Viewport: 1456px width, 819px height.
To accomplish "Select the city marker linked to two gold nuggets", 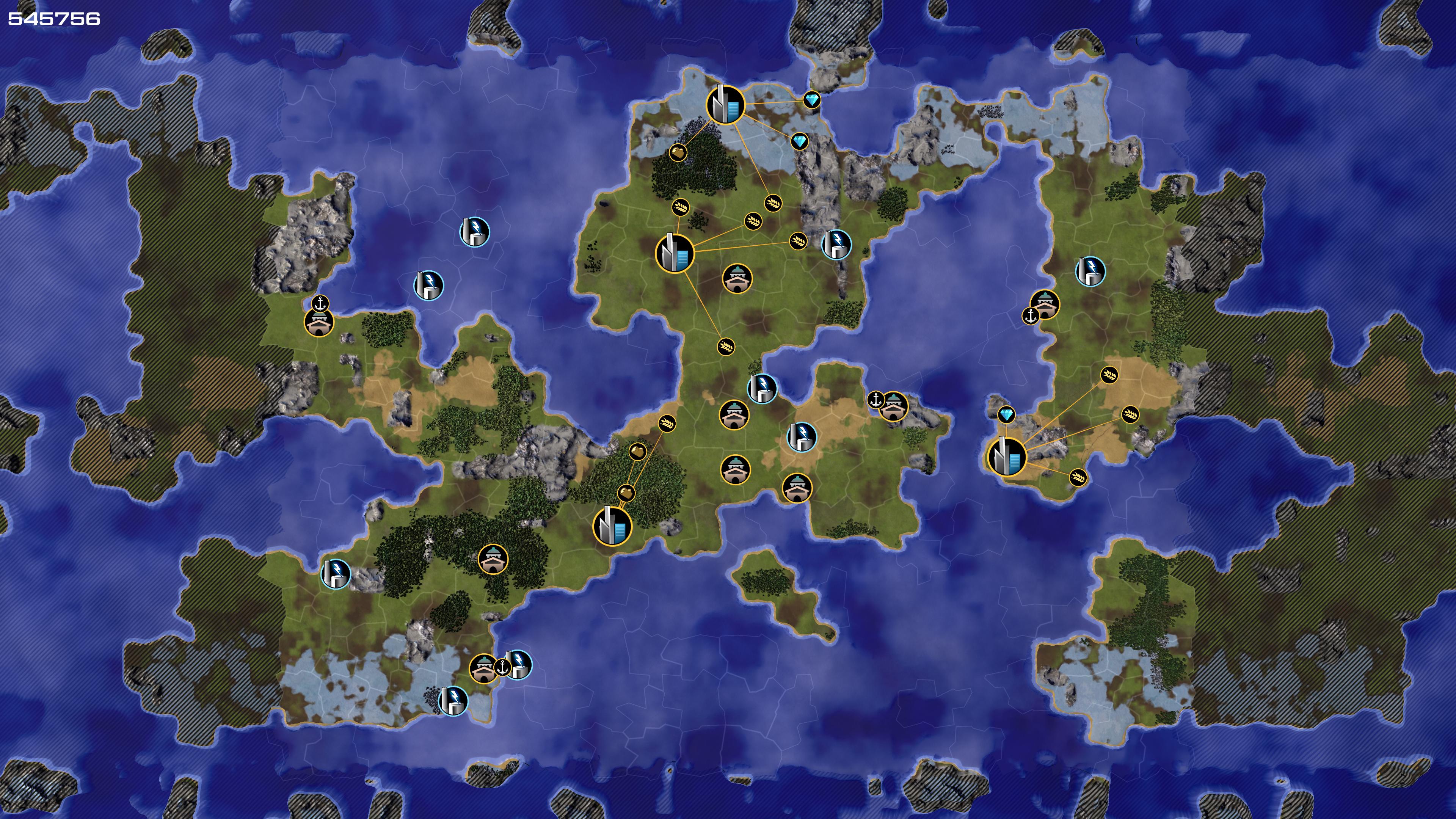I will (x=612, y=526).
